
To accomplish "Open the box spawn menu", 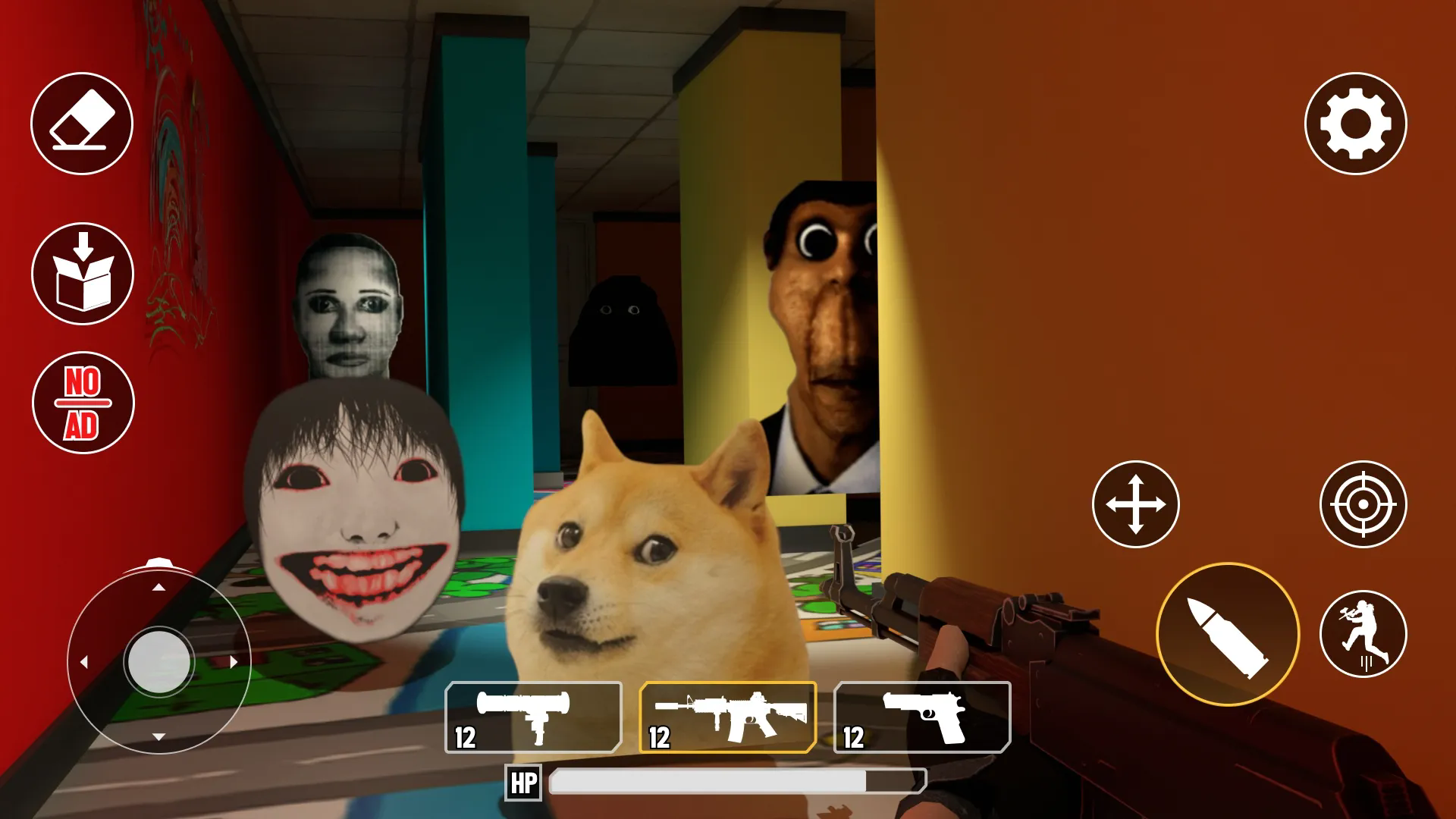I will (83, 274).
